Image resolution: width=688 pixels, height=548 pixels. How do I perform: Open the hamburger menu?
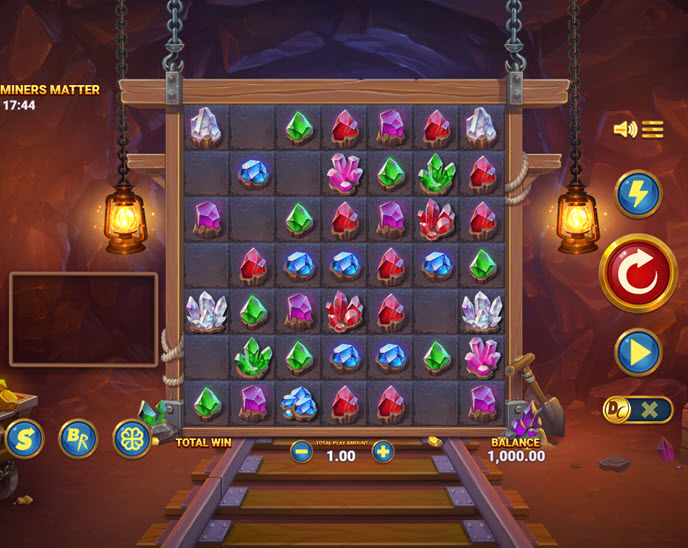[653, 129]
